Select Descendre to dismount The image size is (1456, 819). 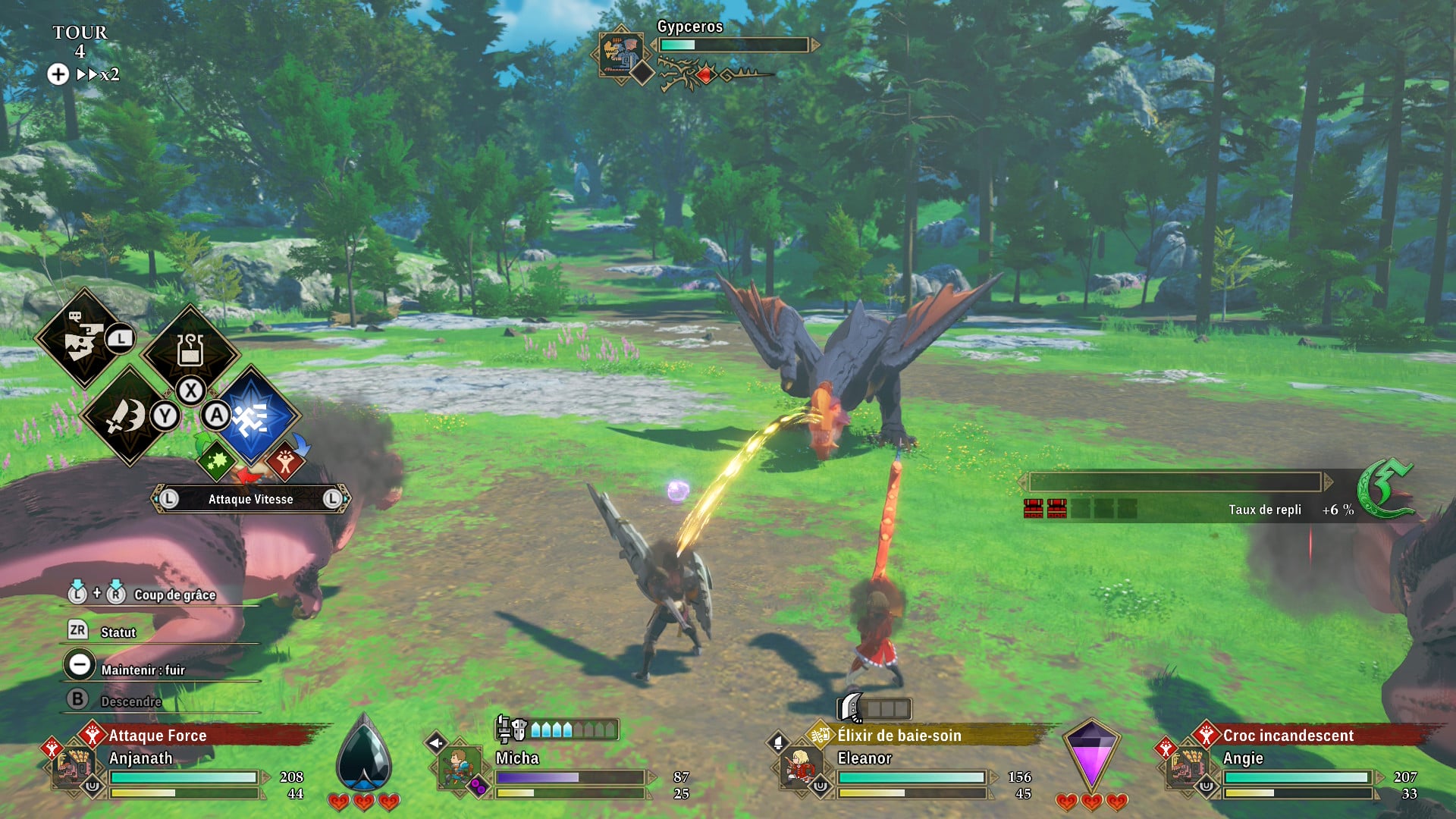coord(130,701)
